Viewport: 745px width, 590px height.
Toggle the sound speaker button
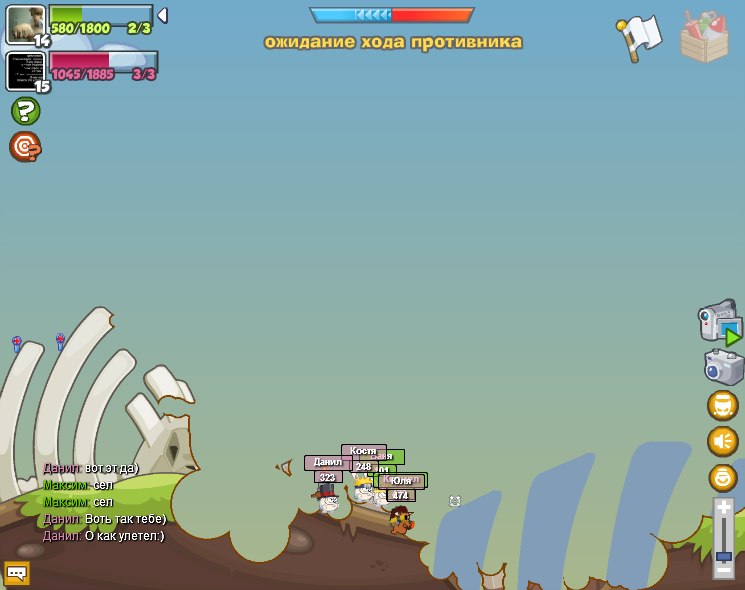[723, 441]
